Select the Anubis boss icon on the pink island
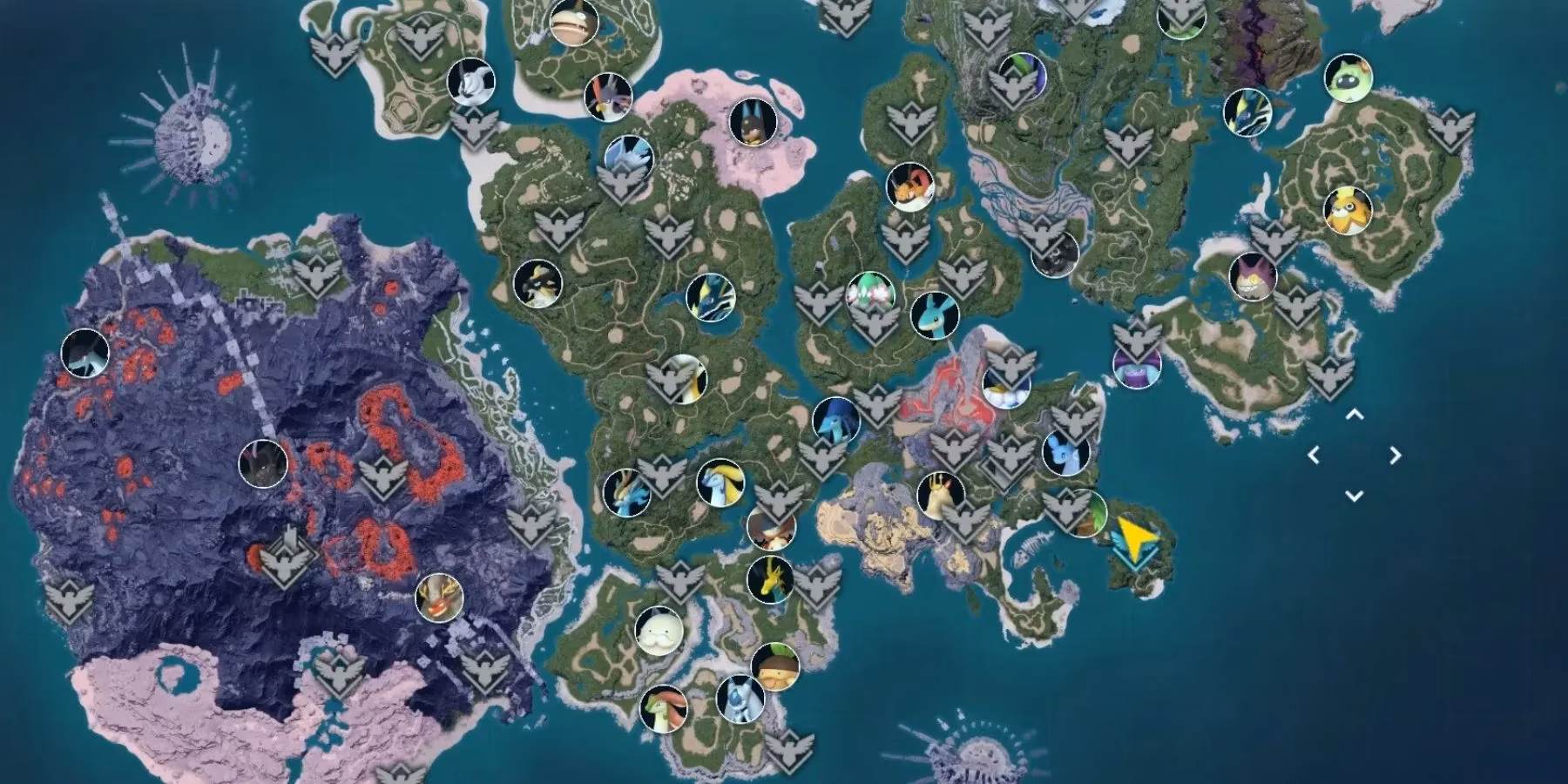Screen dimensions: 1568x784 (754, 121)
